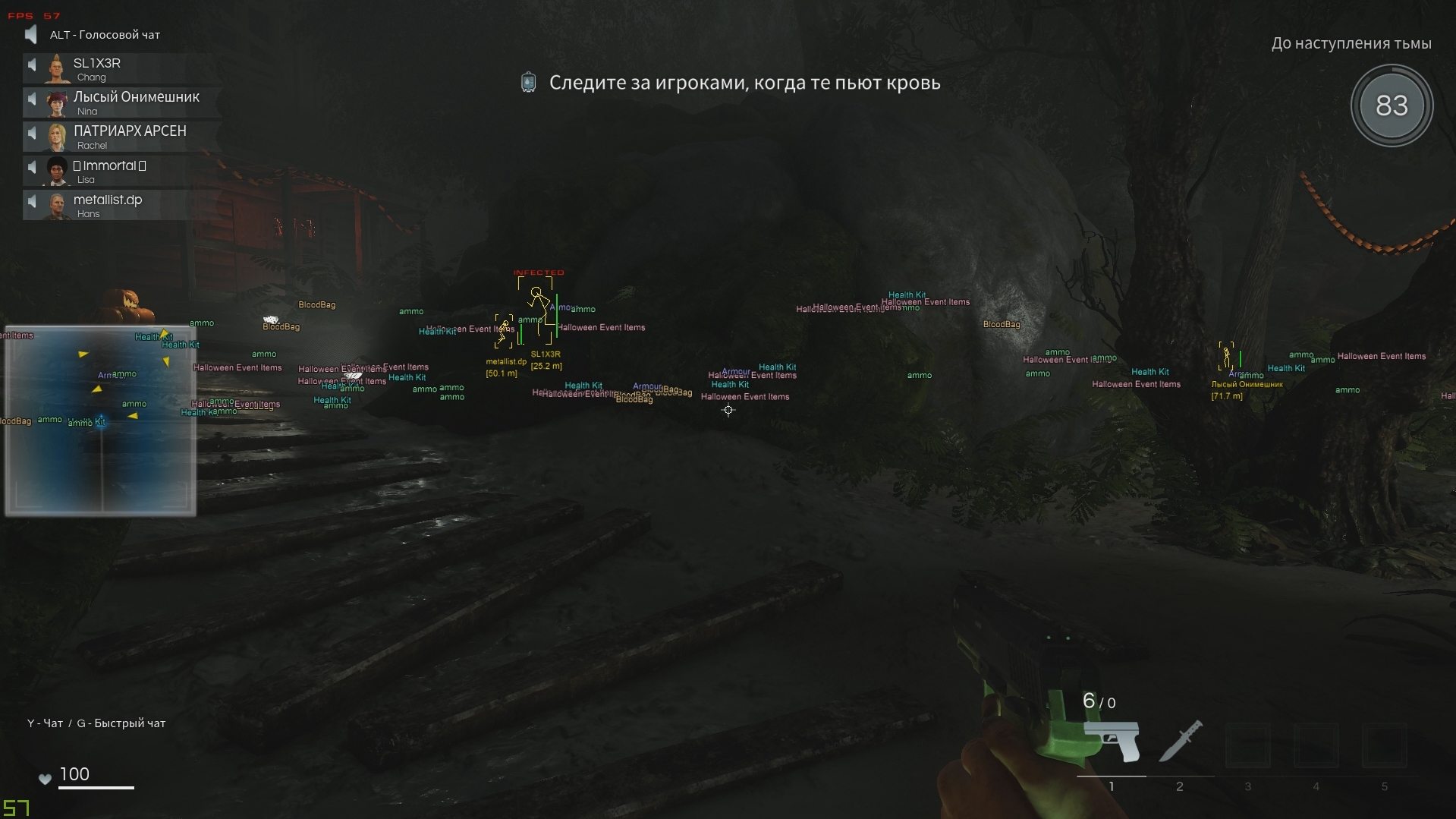Expand the minimap panel
Screen dimensions: 1456x819
(x=99, y=421)
